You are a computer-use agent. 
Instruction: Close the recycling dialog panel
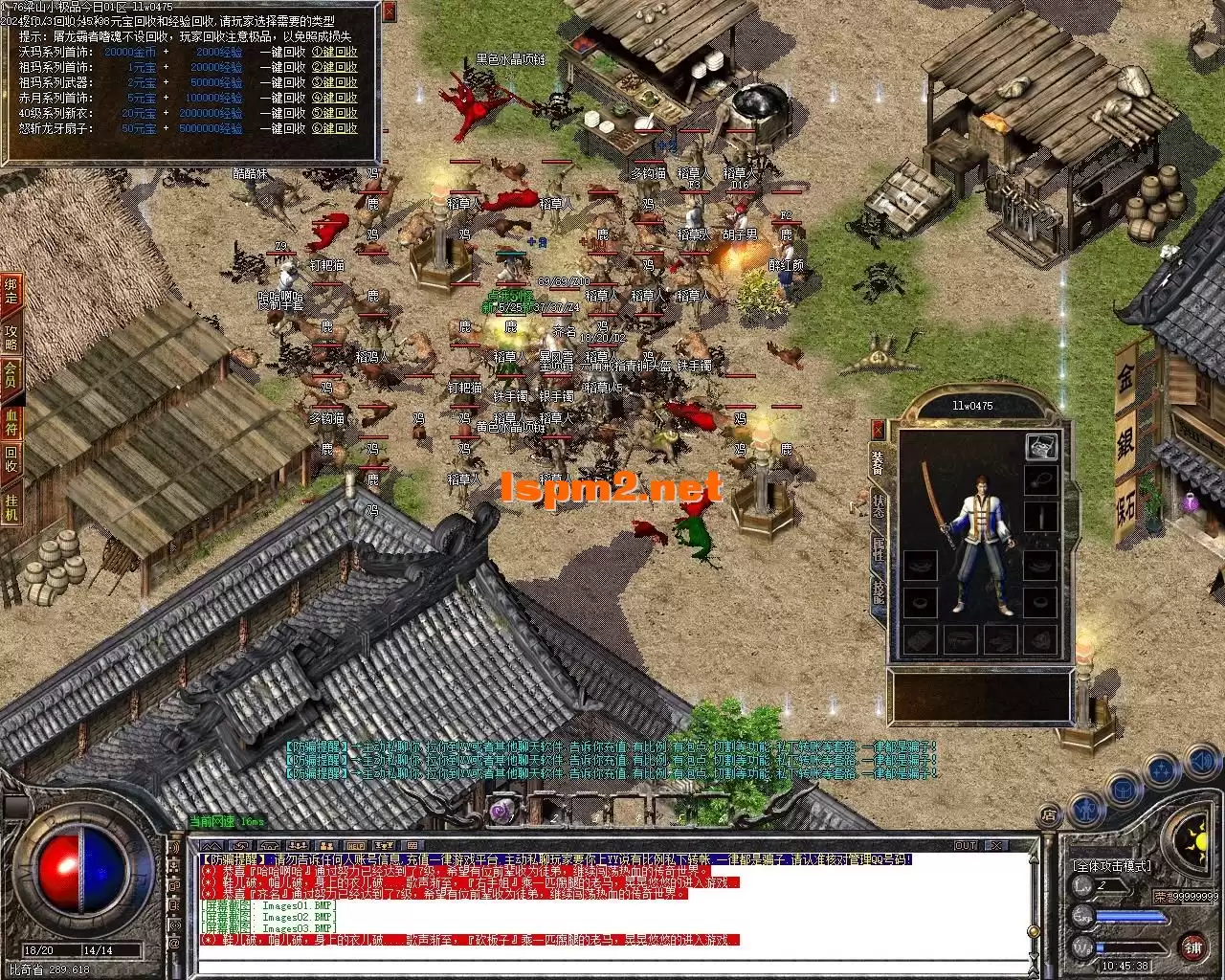[389, 11]
